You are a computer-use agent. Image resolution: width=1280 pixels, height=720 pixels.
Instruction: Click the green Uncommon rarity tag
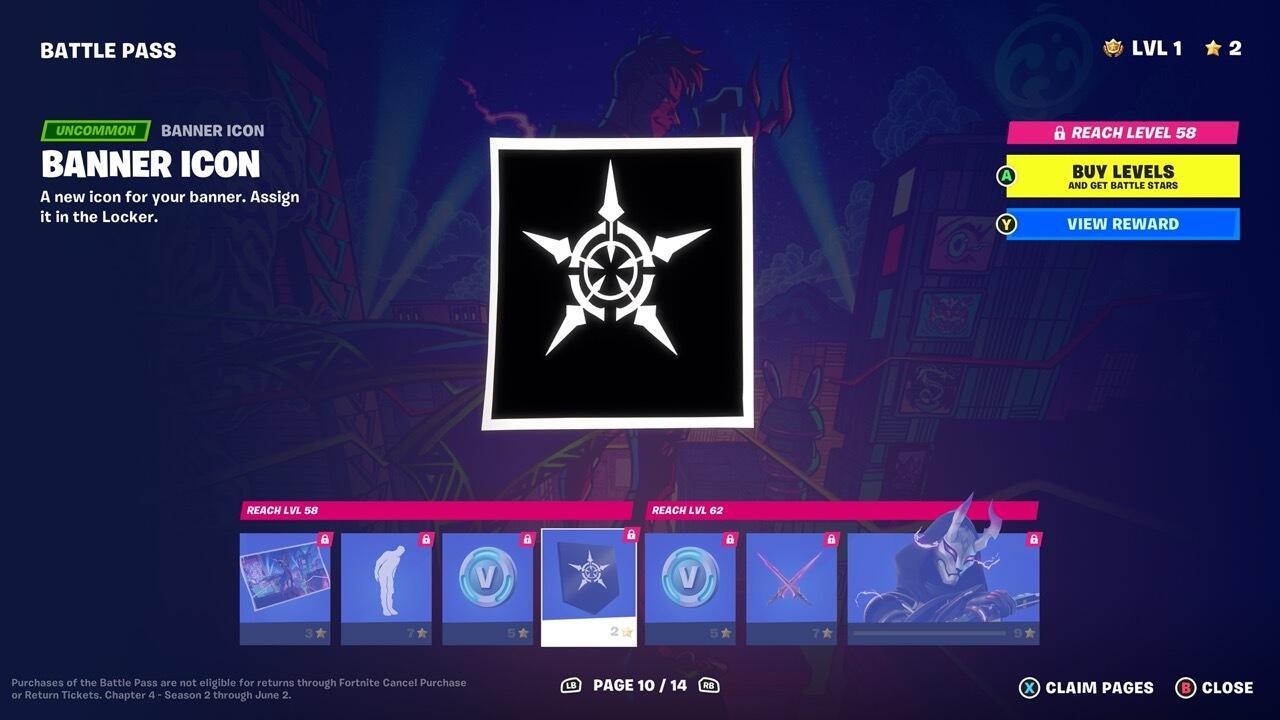click(95, 130)
